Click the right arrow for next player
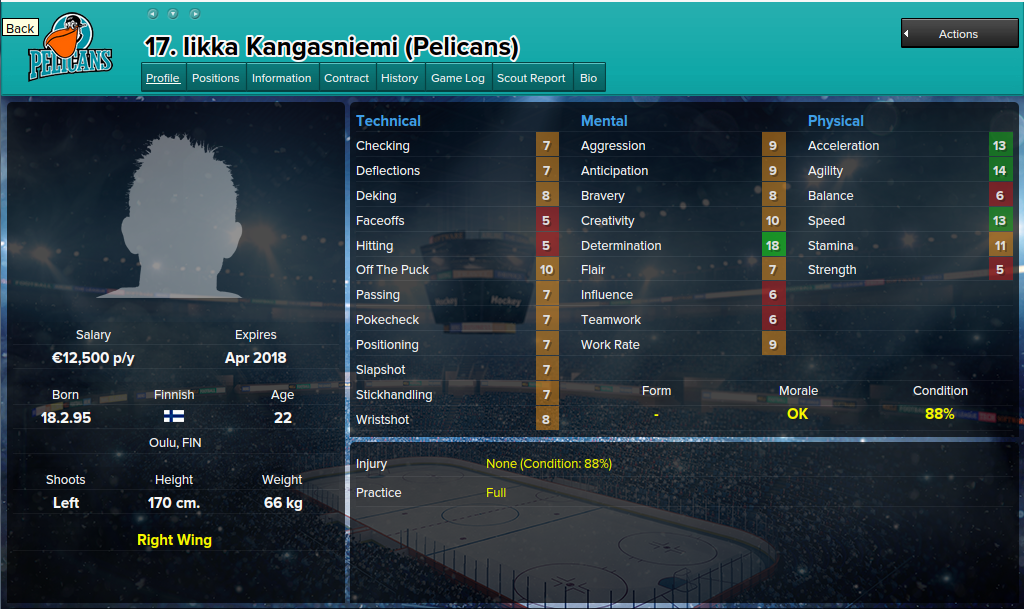Viewport: 1024px width, 609px height. (x=195, y=14)
